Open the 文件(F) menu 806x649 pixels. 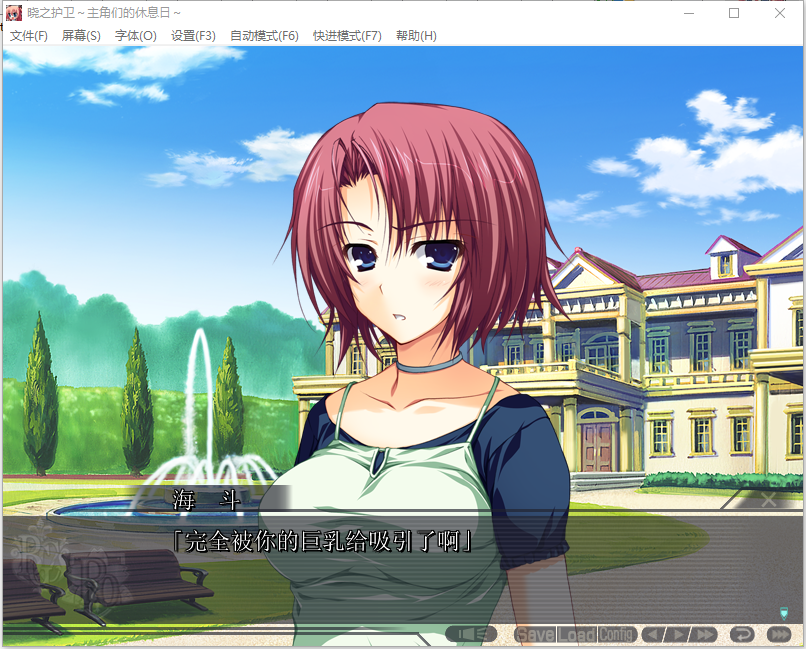(x=29, y=36)
